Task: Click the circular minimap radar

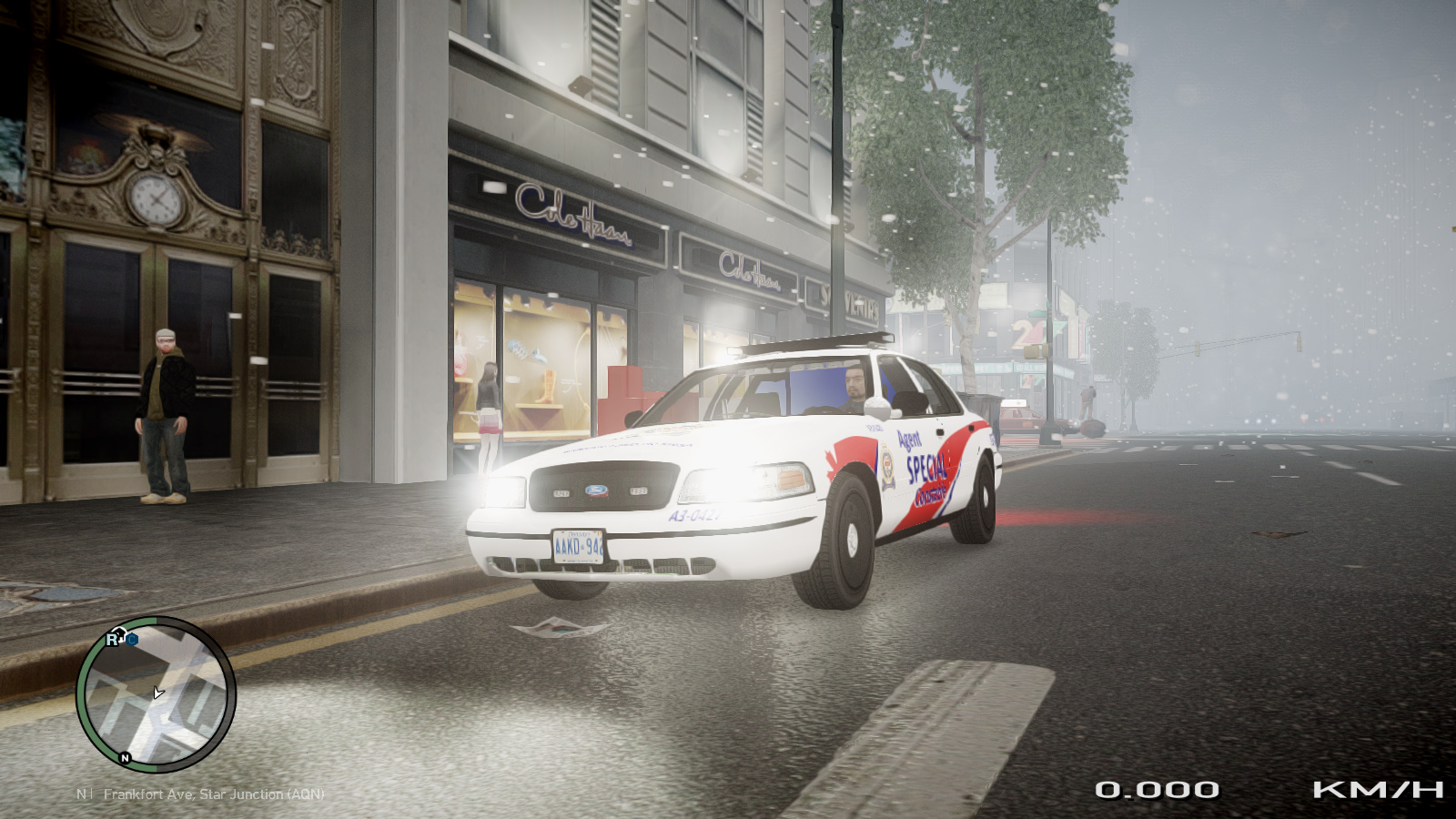Action: (x=156, y=694)
